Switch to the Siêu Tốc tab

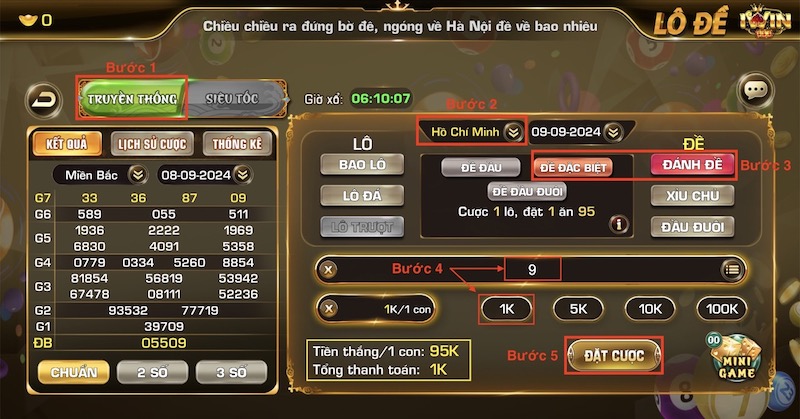tap(232, 98)
